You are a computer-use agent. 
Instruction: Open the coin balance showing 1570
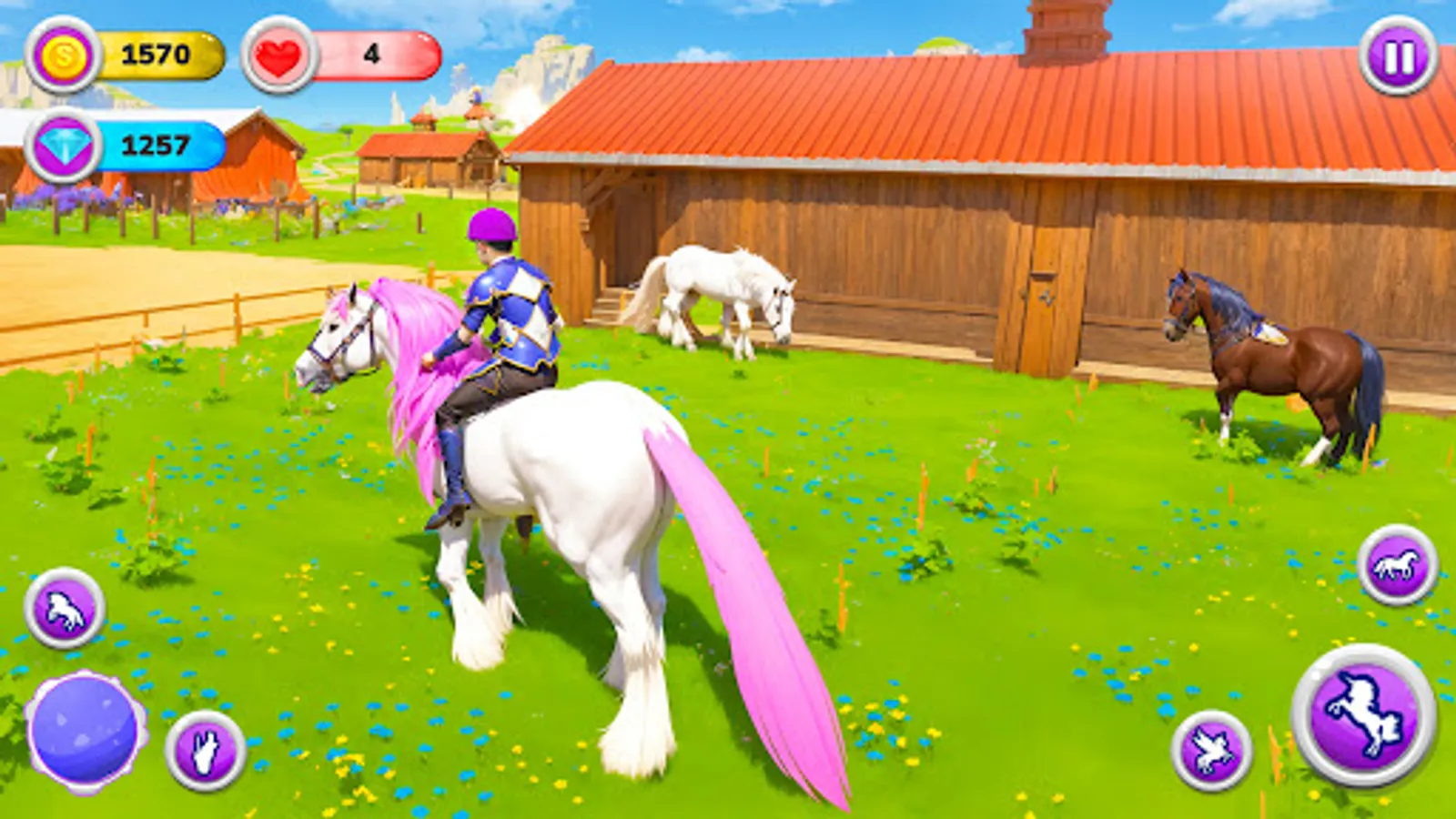pos(159,53)
